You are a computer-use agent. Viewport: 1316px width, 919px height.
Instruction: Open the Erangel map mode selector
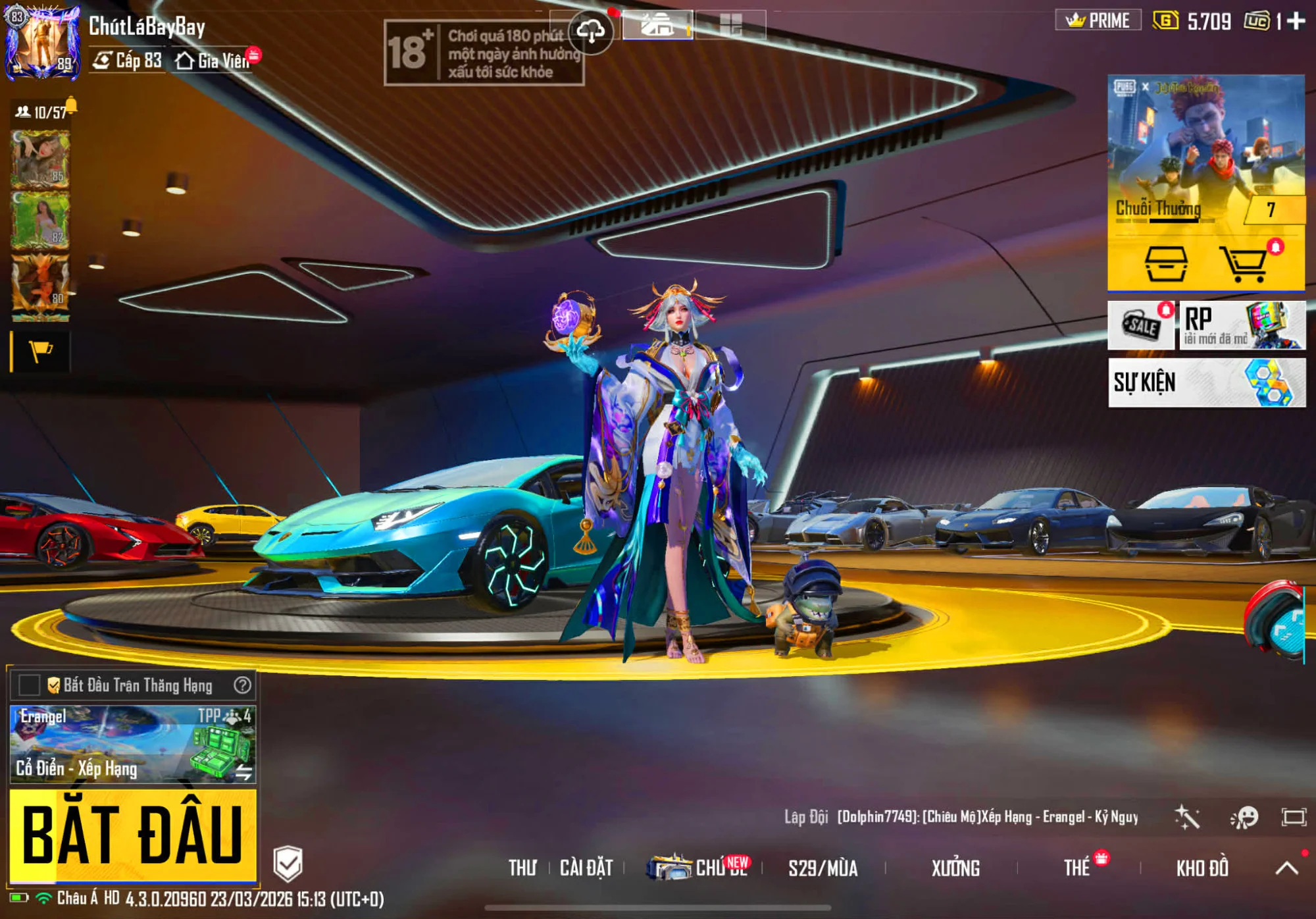point(132,744)
